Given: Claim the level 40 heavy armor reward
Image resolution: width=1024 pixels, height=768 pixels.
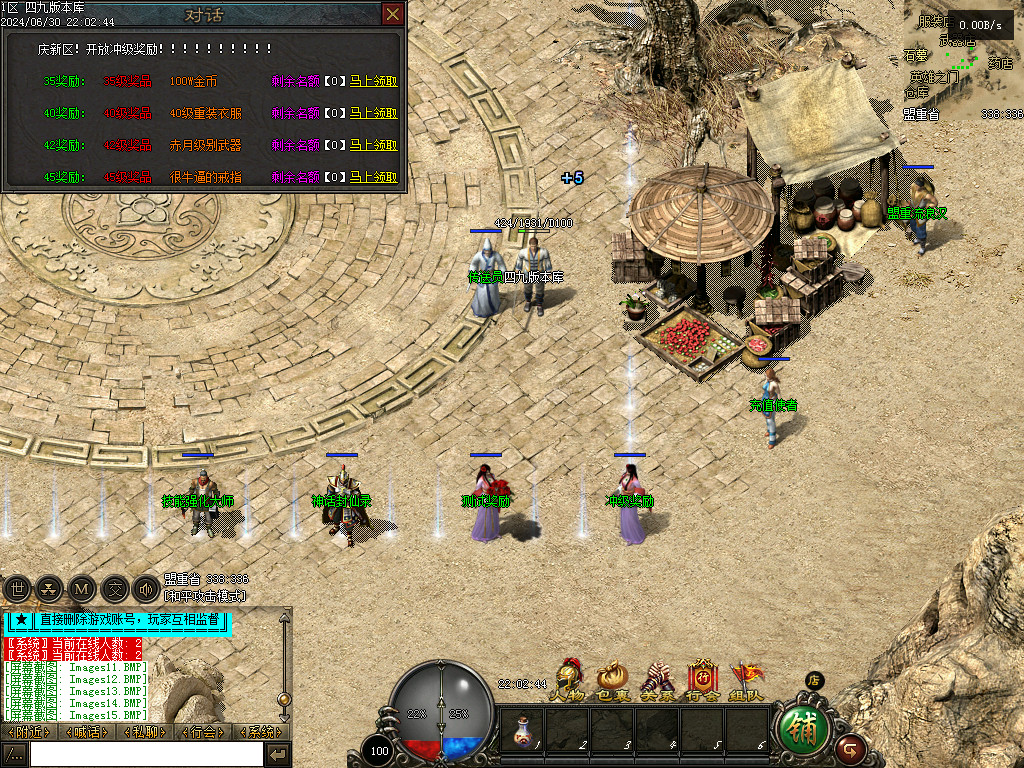Looking at the screenshot, I should [373, 113].
